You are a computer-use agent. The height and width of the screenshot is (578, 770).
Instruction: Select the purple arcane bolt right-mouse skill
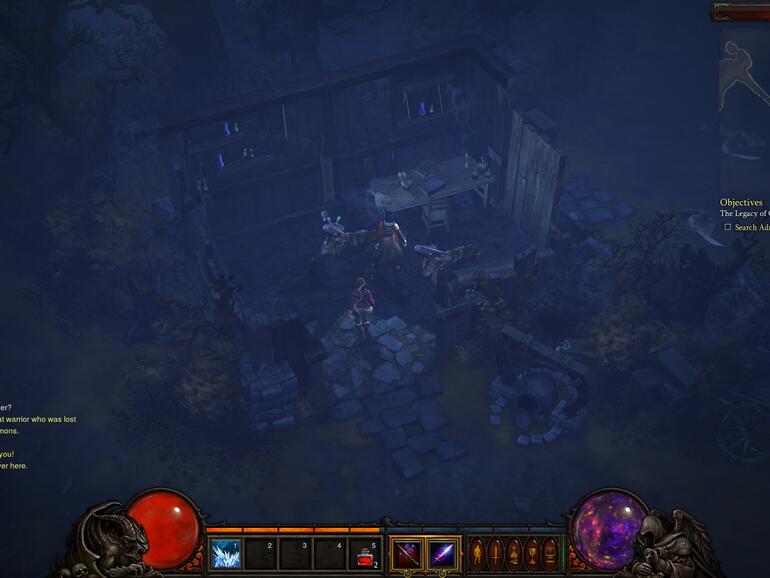442,553
